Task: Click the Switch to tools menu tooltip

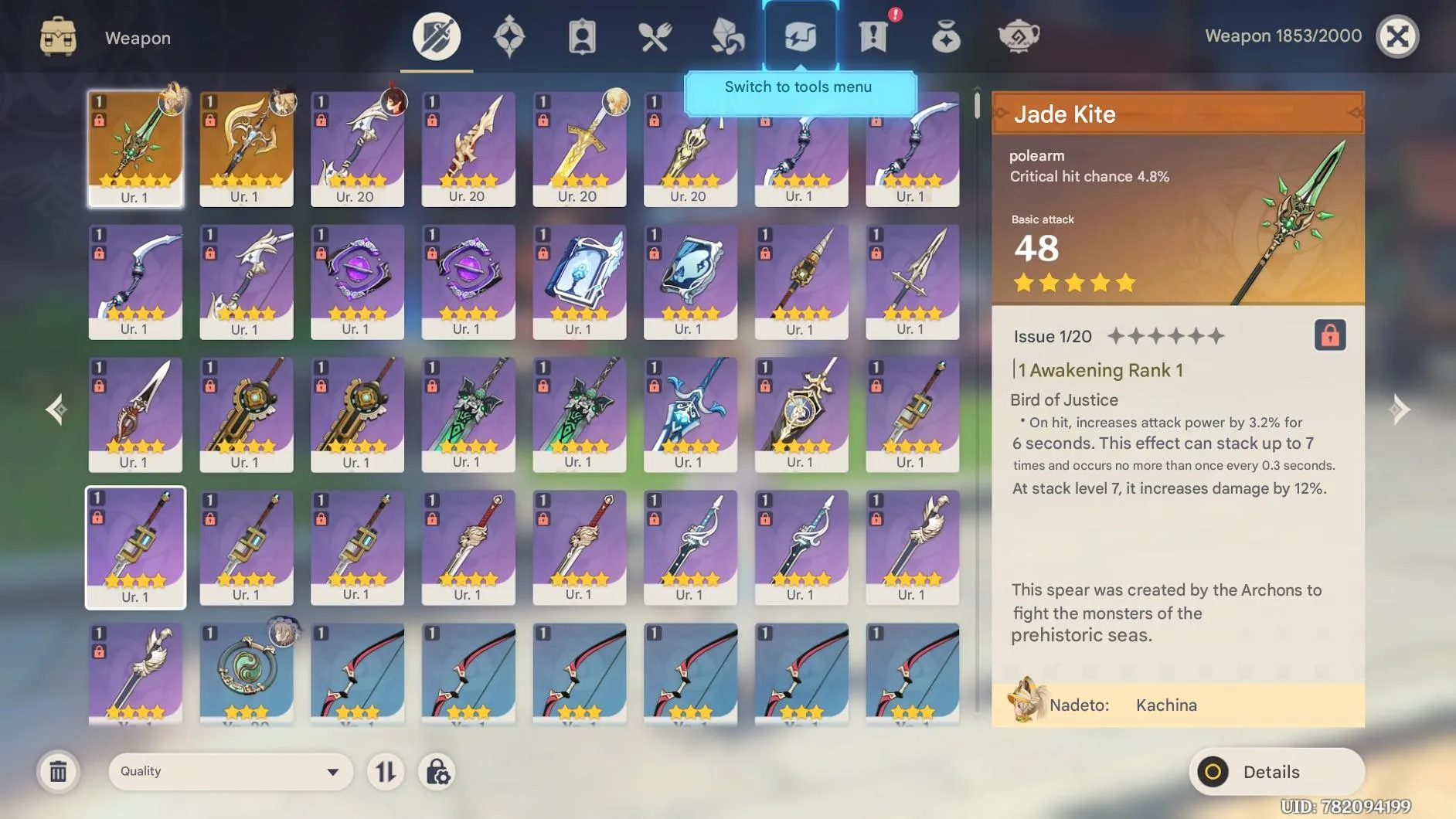Action: coord(799,87)
